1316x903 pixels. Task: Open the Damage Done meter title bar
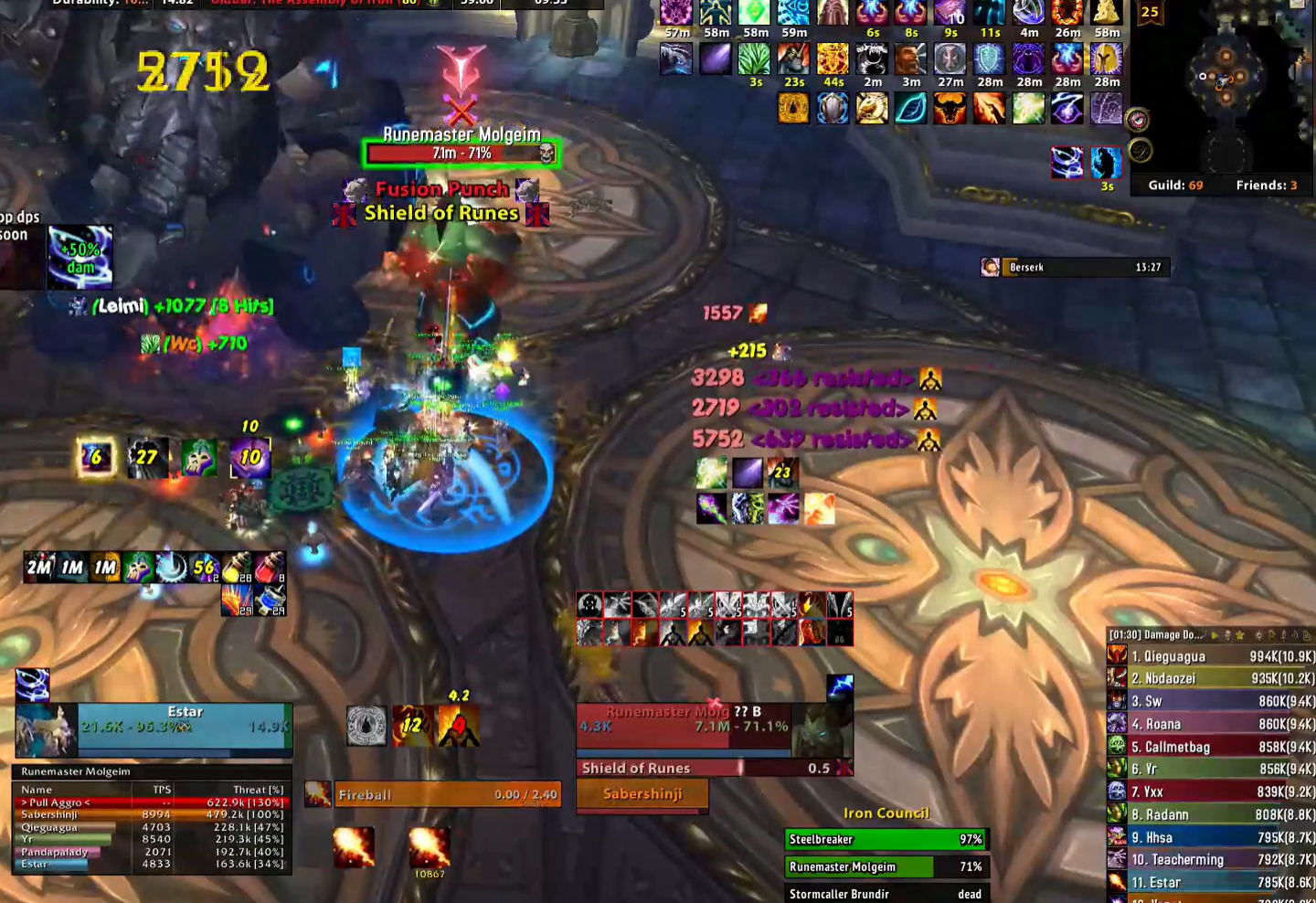1156,634
